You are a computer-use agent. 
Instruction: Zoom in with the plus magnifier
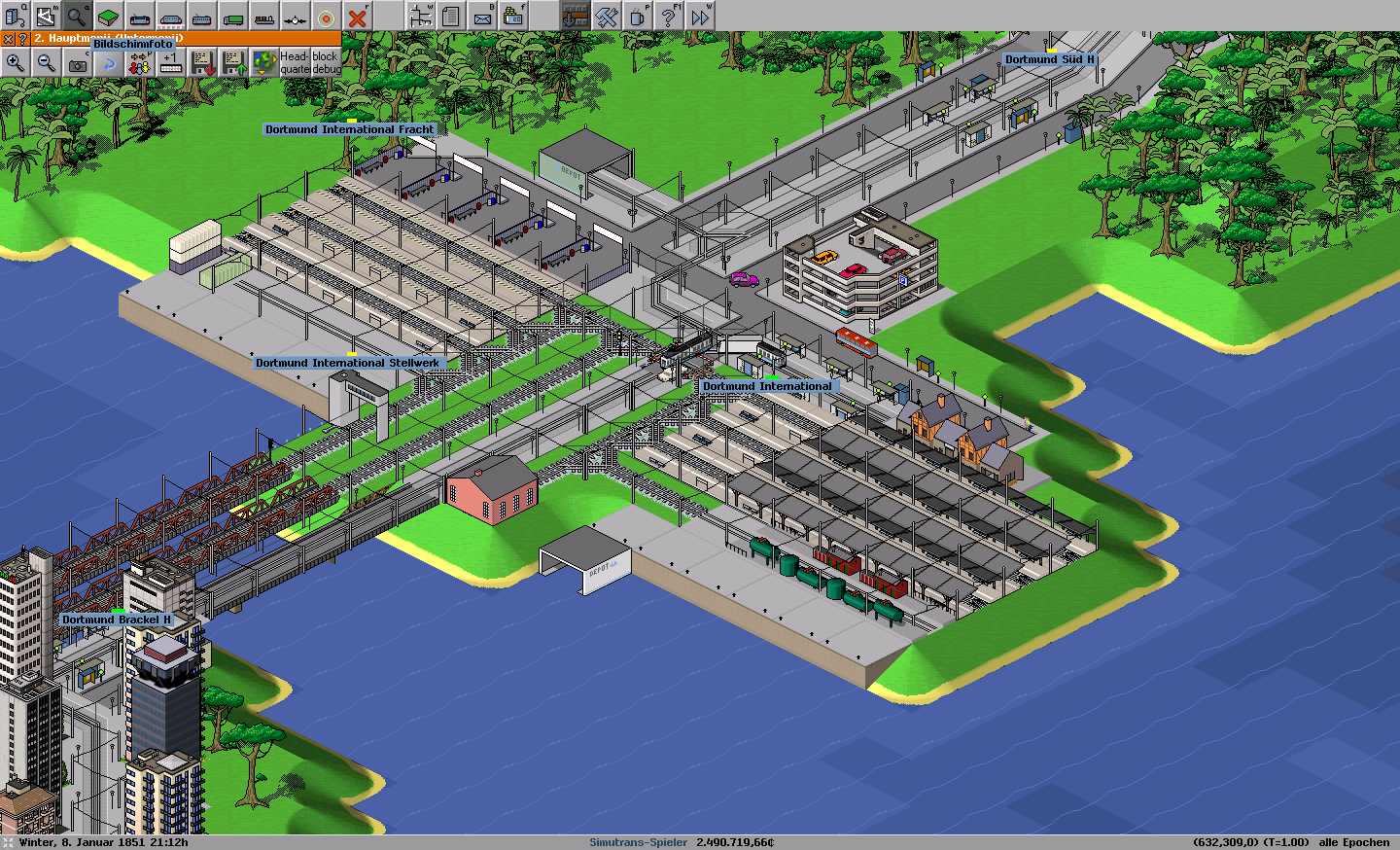coord(16,63)
